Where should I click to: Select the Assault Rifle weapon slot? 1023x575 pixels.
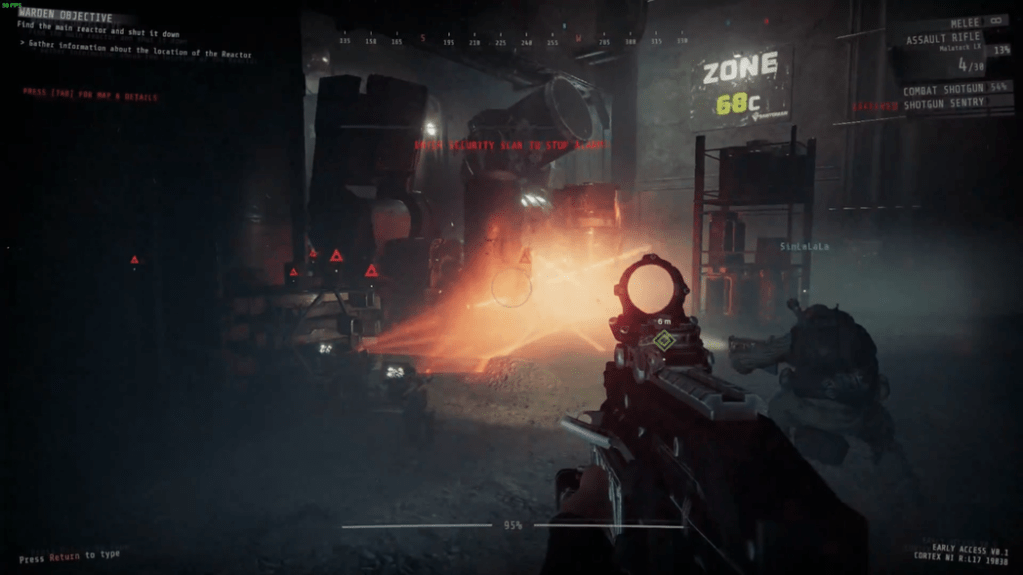tap(943, 39)
